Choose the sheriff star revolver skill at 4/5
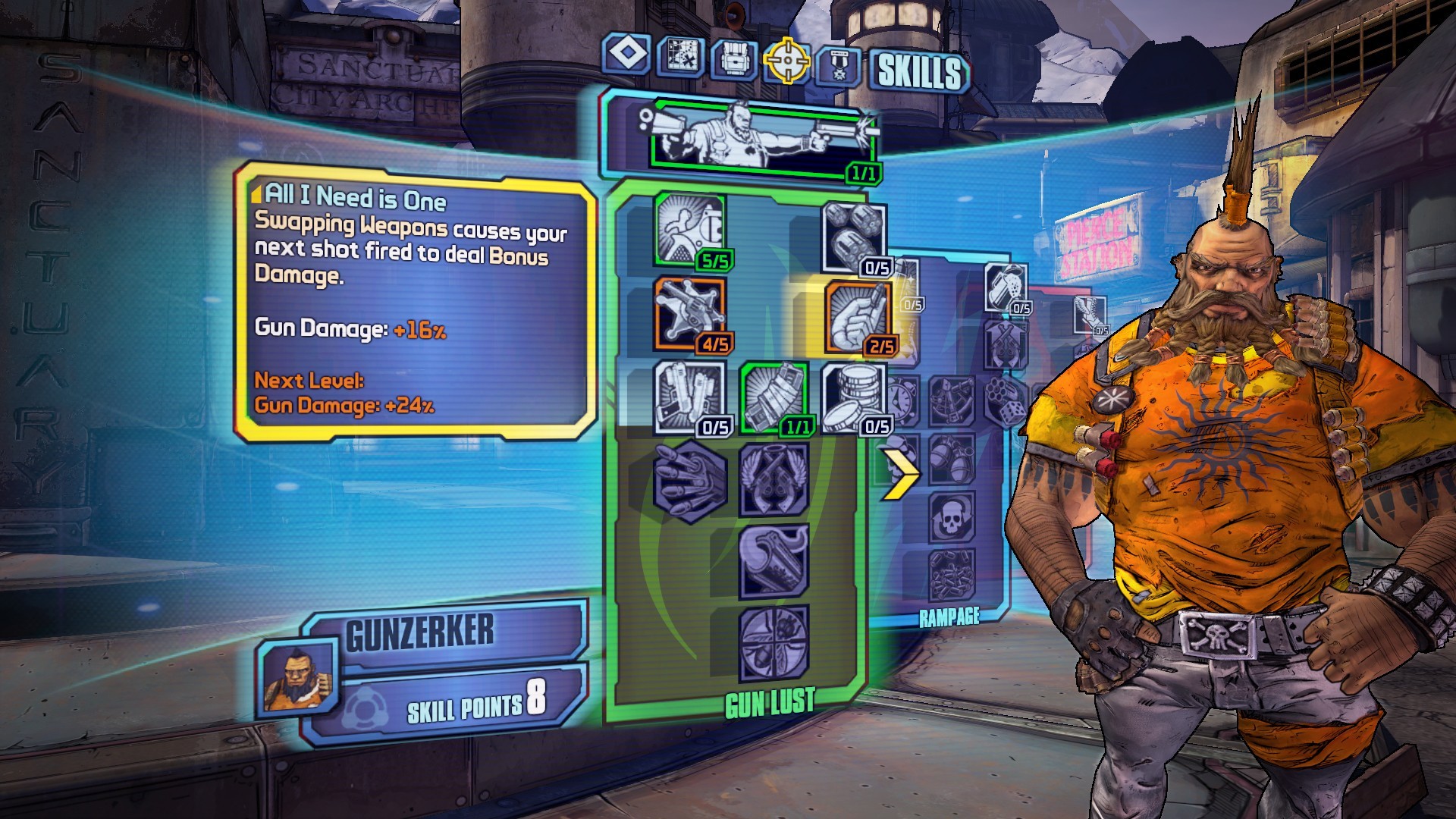1456x819 pixels. pyautogui.click(x=689, y=312)
